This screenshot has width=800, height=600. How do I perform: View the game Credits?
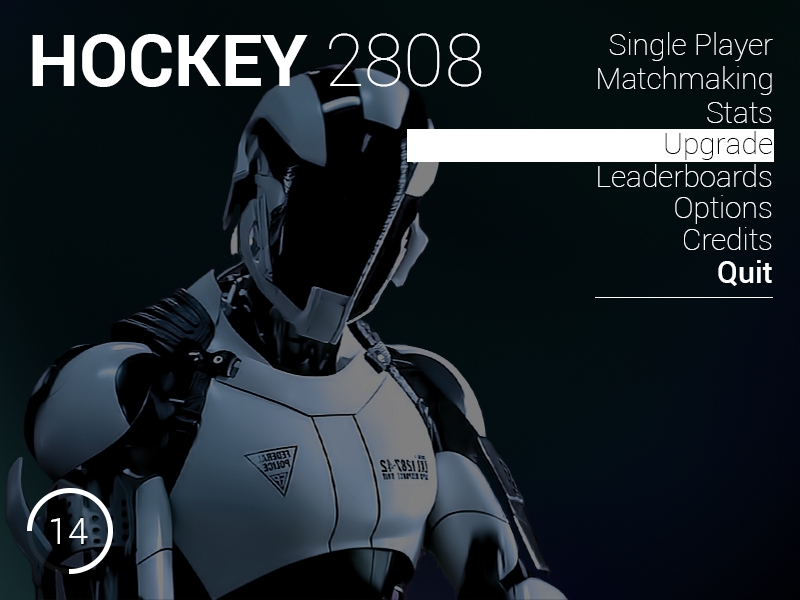(x=727, y=241)
